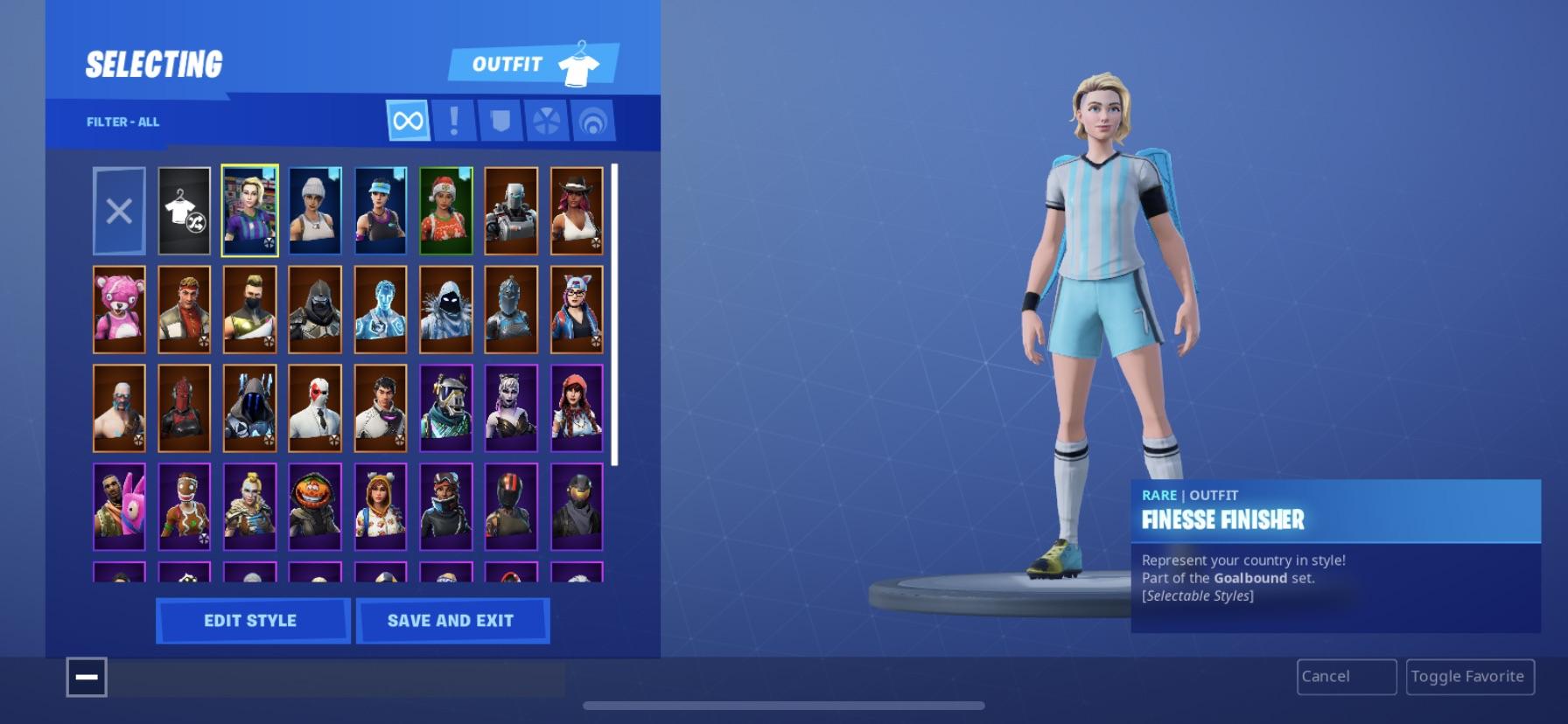Screen dimensions: 1568x724
Task: Select the concentric rings filter icon
Action: point(593,119)
